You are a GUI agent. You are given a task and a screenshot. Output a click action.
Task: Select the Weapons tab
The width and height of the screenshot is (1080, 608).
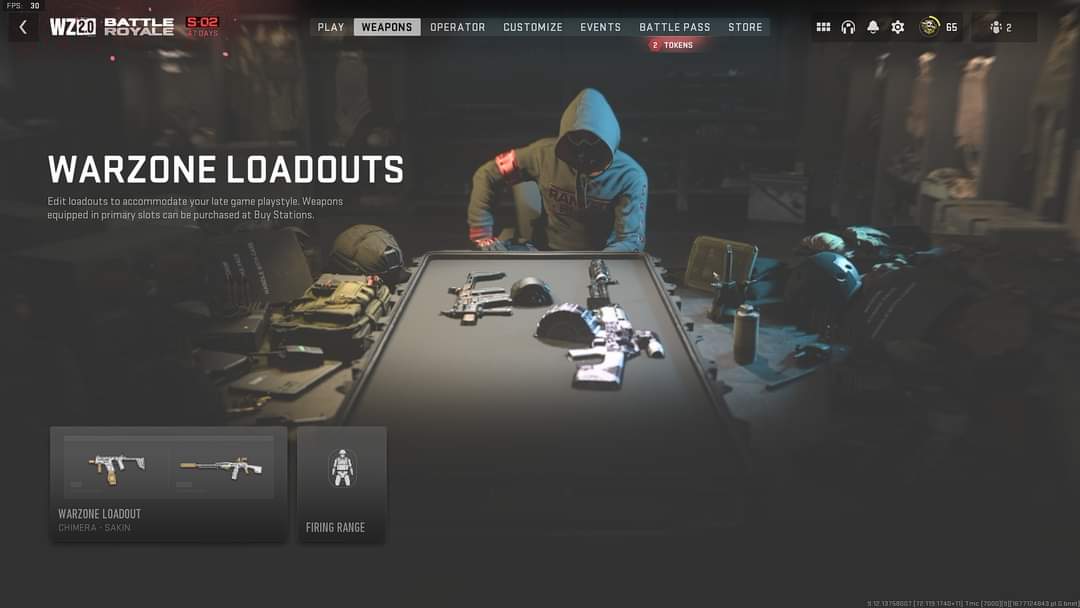click(x=387, y=27)
